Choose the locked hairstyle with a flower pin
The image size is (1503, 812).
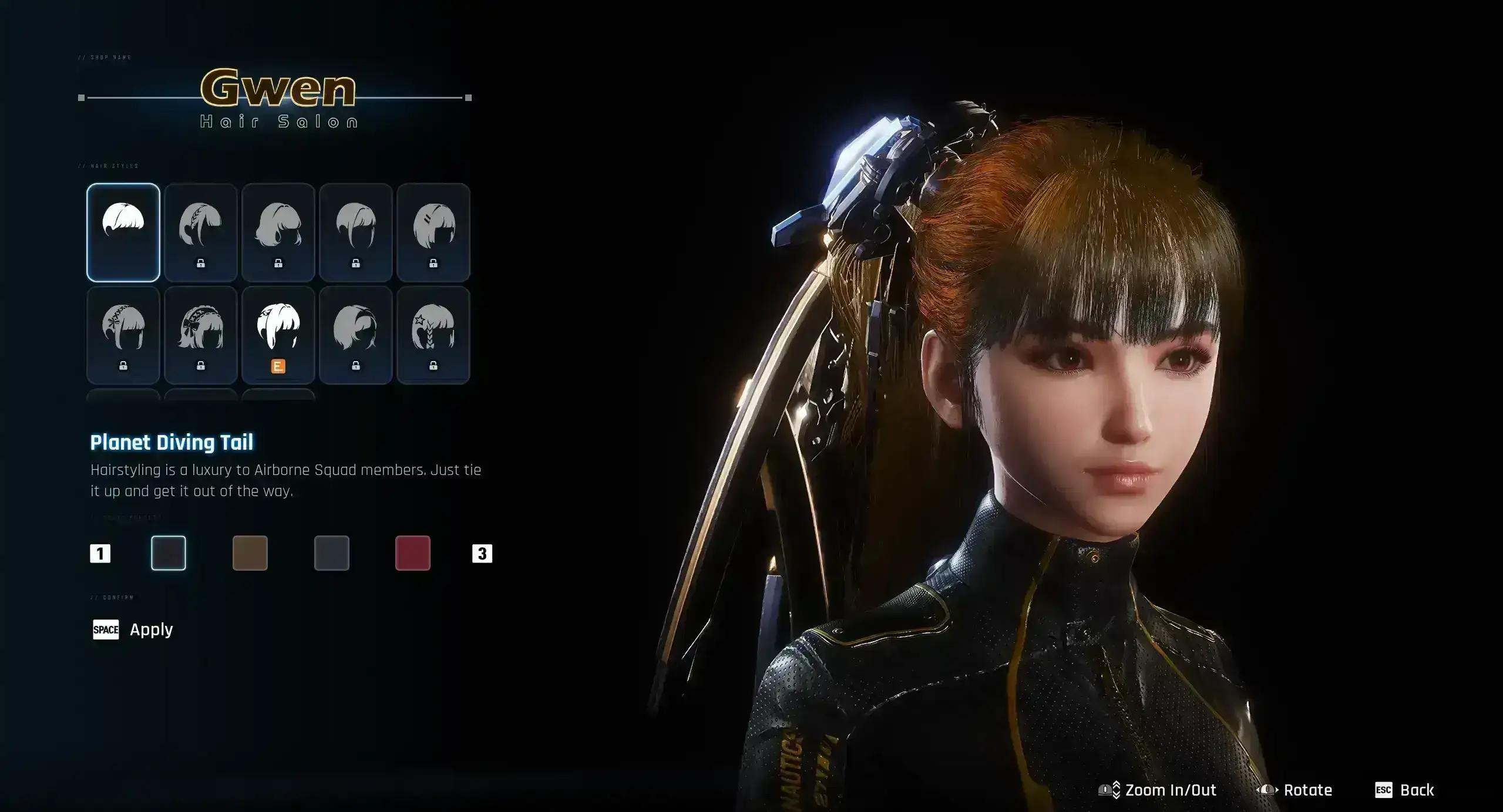123,335
